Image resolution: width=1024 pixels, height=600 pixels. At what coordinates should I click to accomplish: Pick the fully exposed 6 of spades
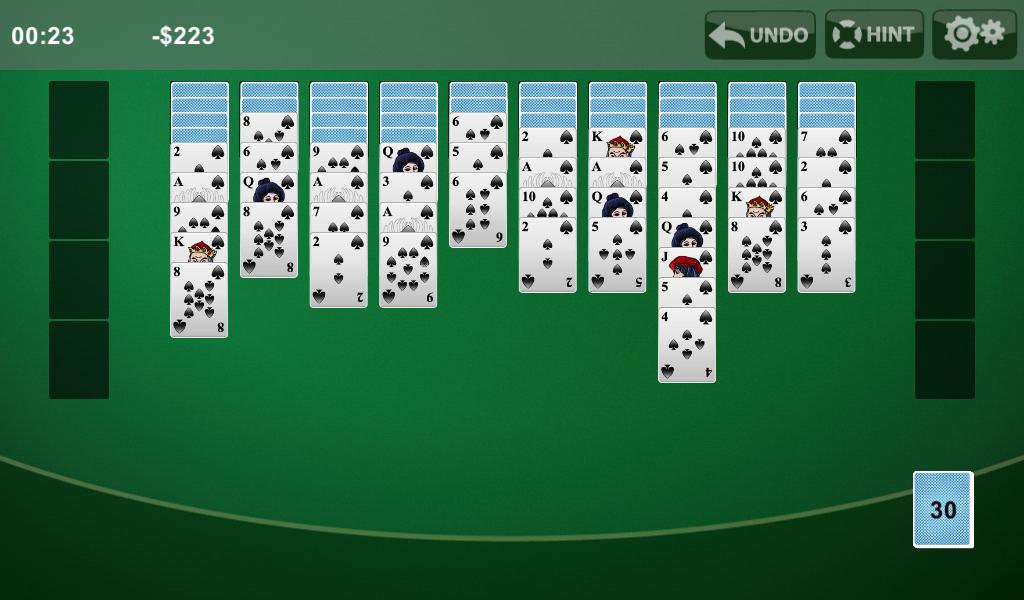point(478,210)
